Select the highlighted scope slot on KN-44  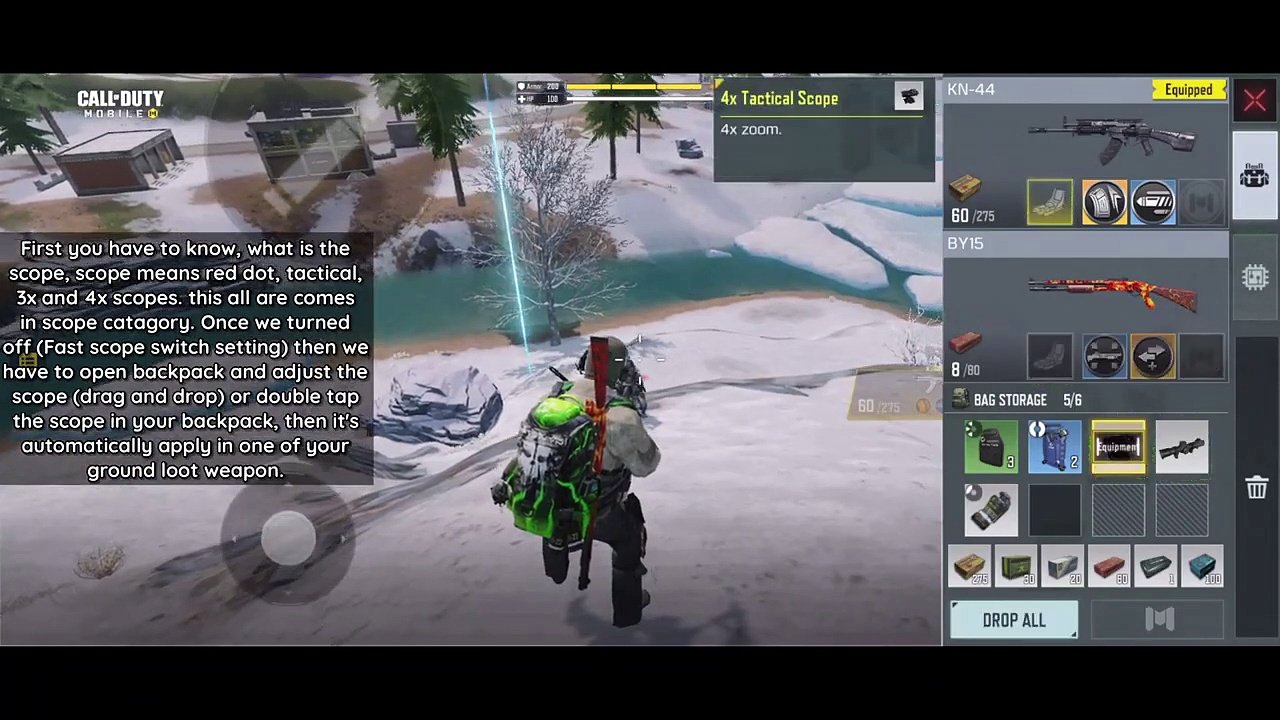pyautogui.click(x=1049, y=202)
